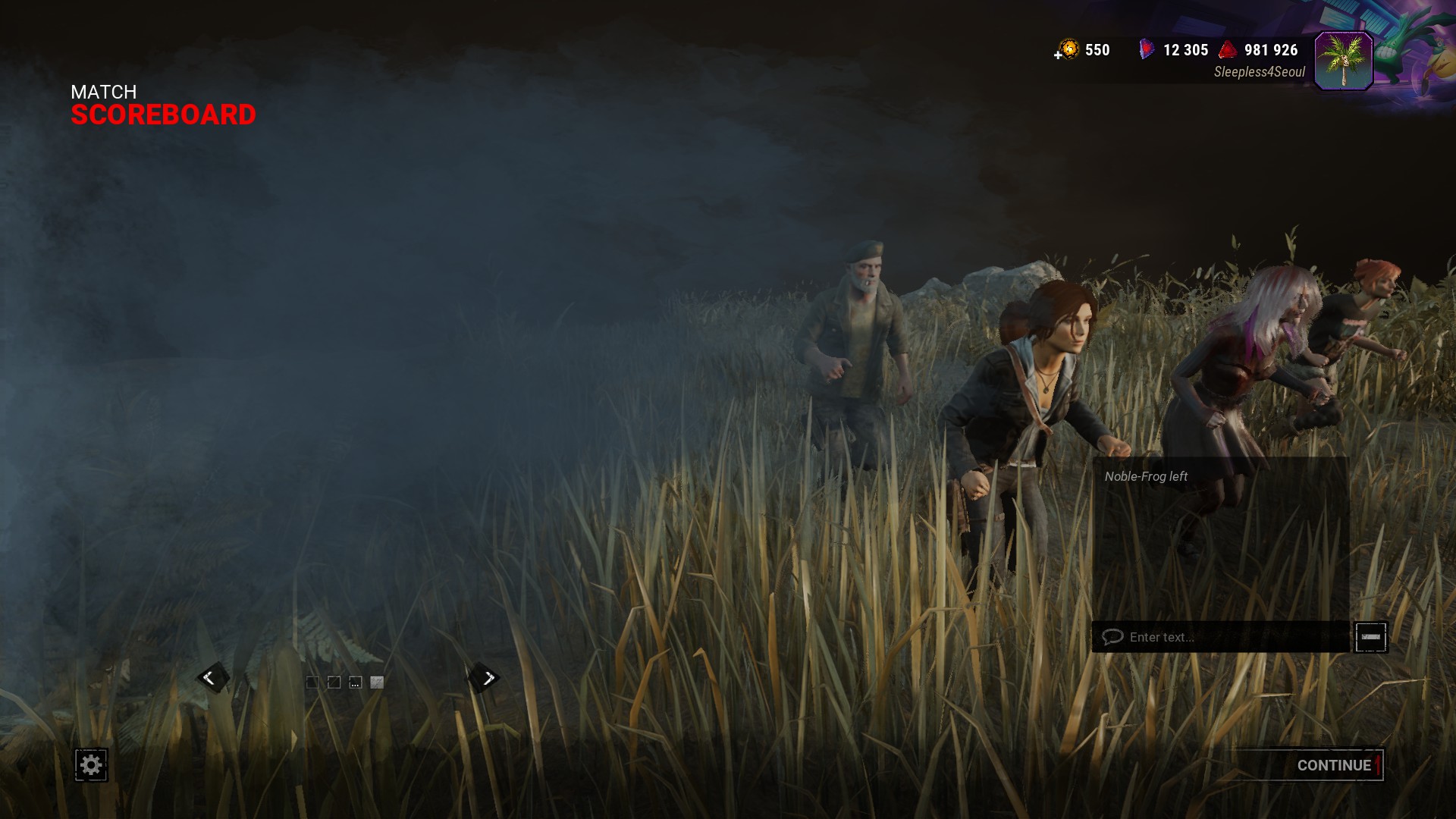Advance with the right arrow button
Viewport: 1456px width, 819px height.
487,678
